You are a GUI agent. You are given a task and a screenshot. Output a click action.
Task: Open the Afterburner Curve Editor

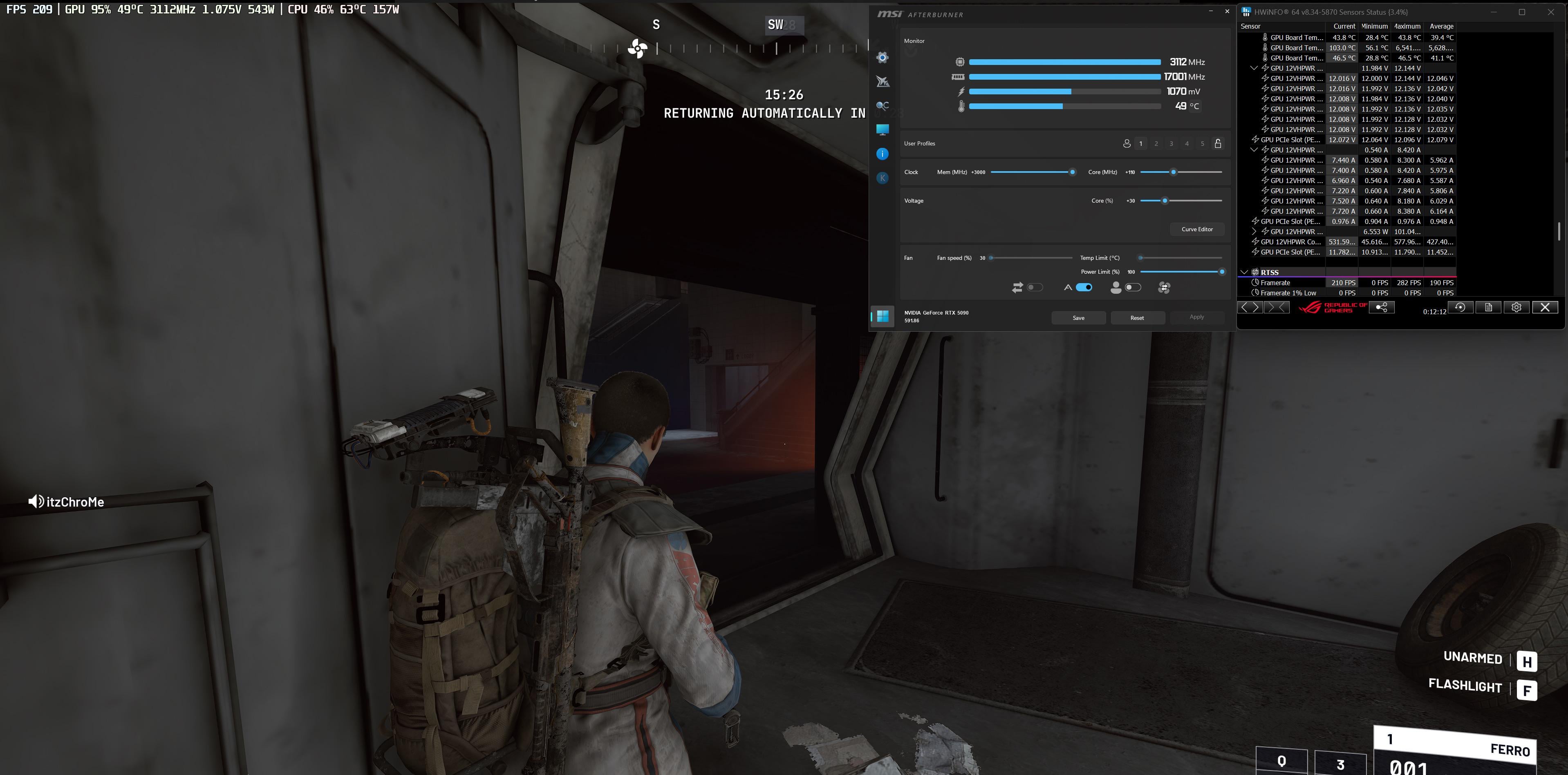pos(1197,229)
